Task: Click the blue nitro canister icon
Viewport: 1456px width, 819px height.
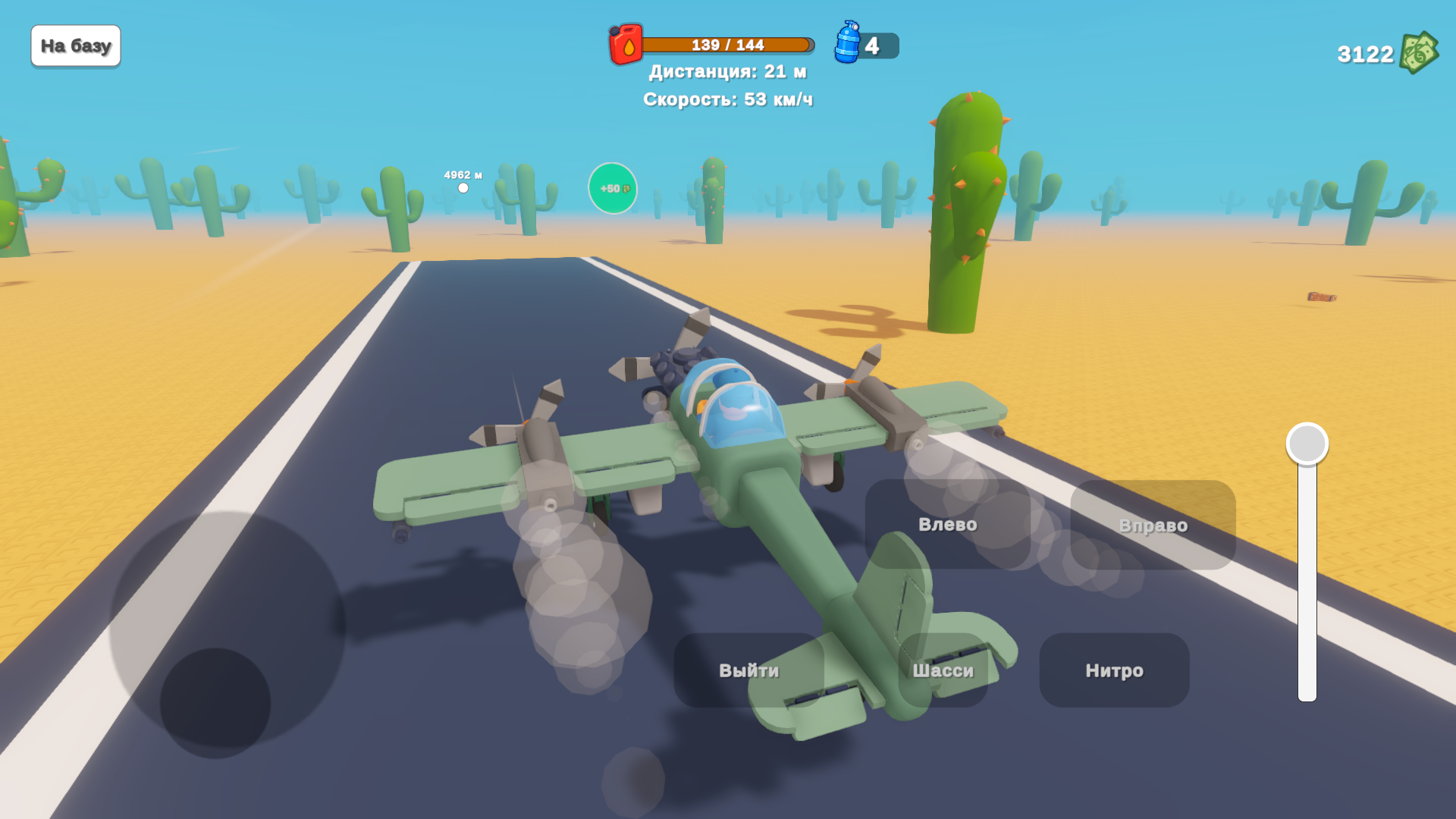Action: [x=847, y=43]
